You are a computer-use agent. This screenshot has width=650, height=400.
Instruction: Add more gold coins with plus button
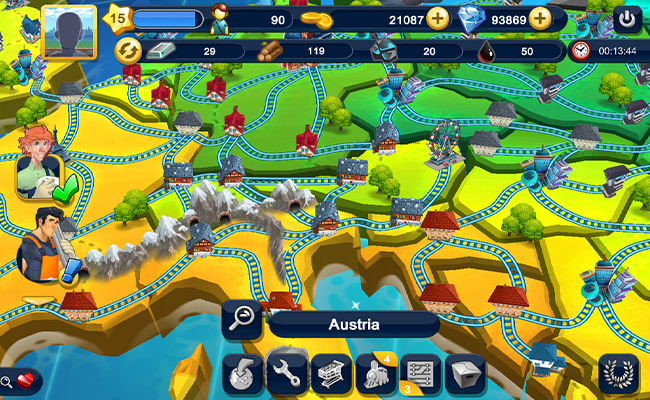point(438,18)
